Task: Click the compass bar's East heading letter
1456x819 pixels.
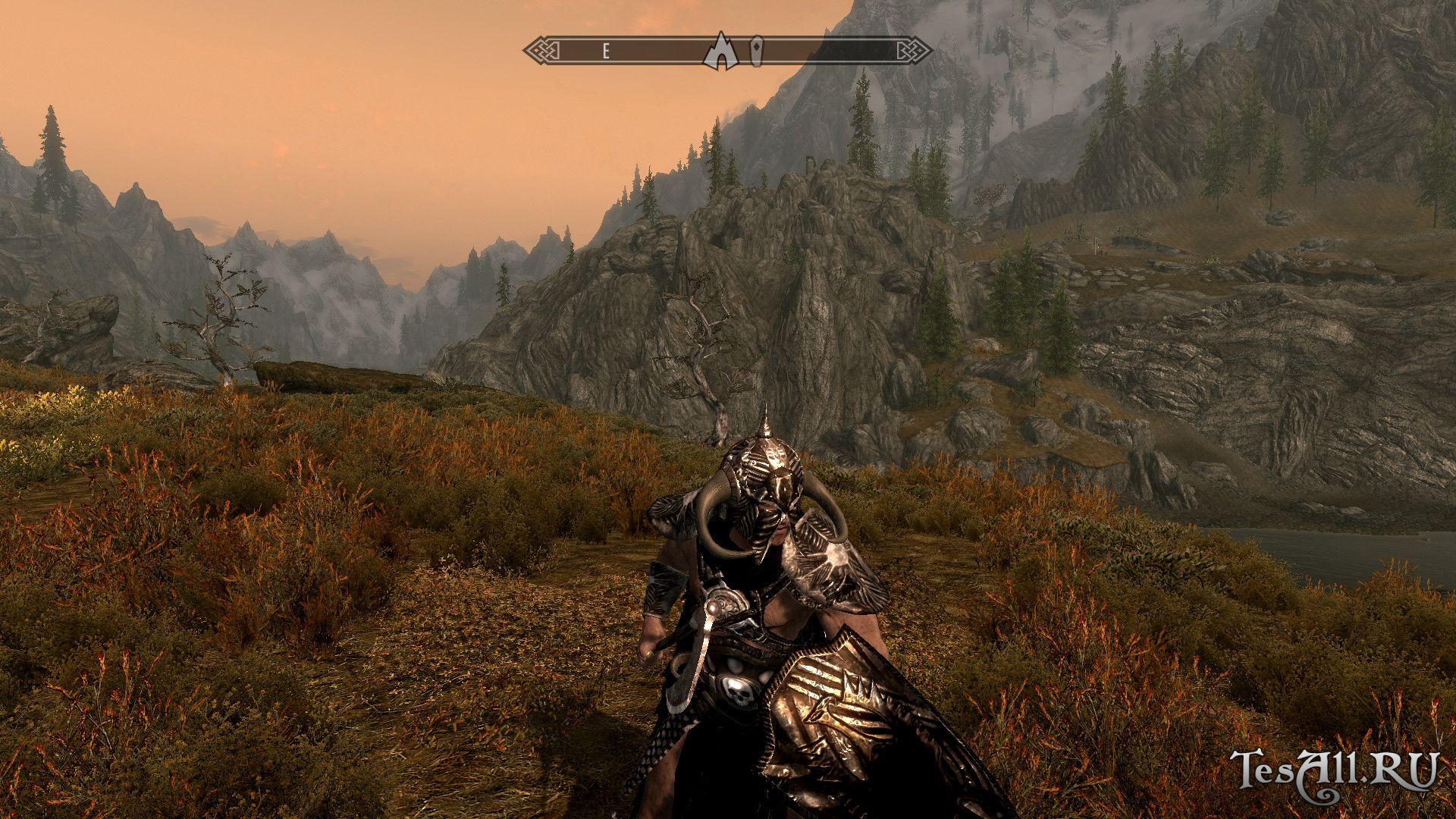Action: tap(606, 52)
